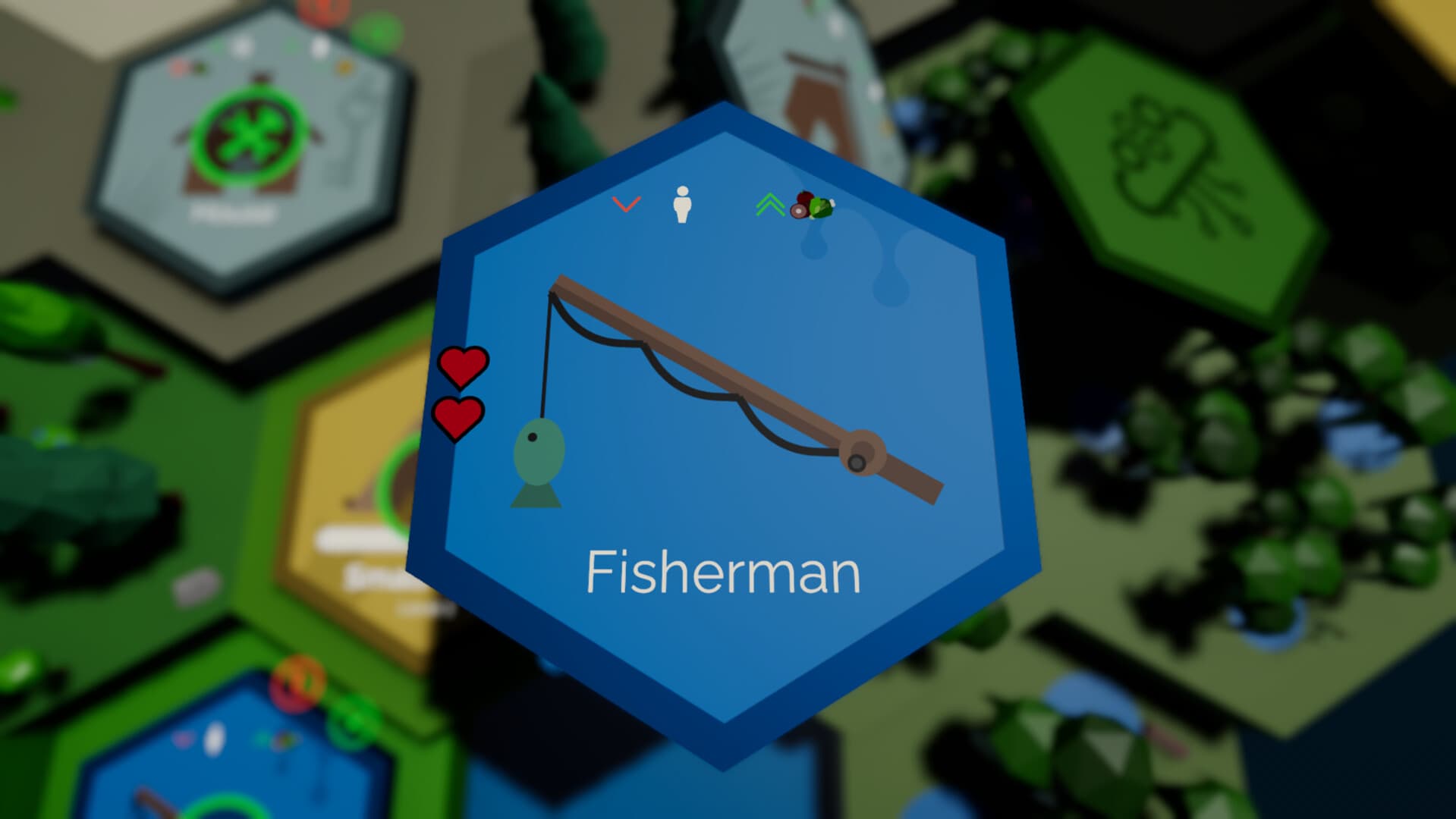Click the second heart below the first one
The height and width of the screenshot is (819, 1456).
(x=458, y=419)
